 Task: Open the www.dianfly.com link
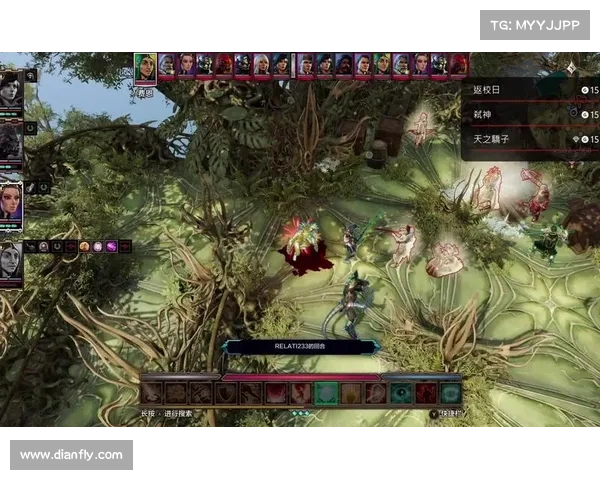tap(72, 455)
